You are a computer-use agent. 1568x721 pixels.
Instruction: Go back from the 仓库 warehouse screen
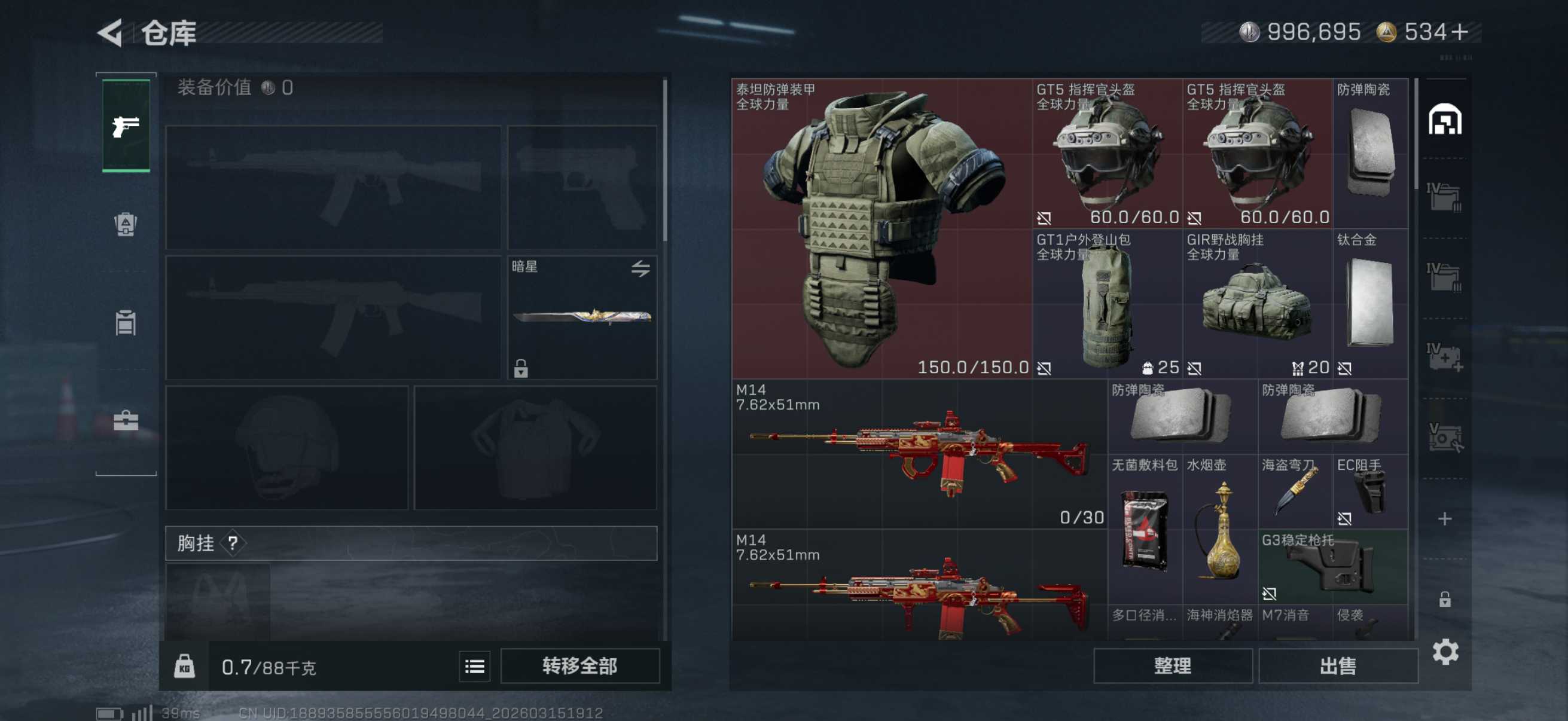pos(111,33)
